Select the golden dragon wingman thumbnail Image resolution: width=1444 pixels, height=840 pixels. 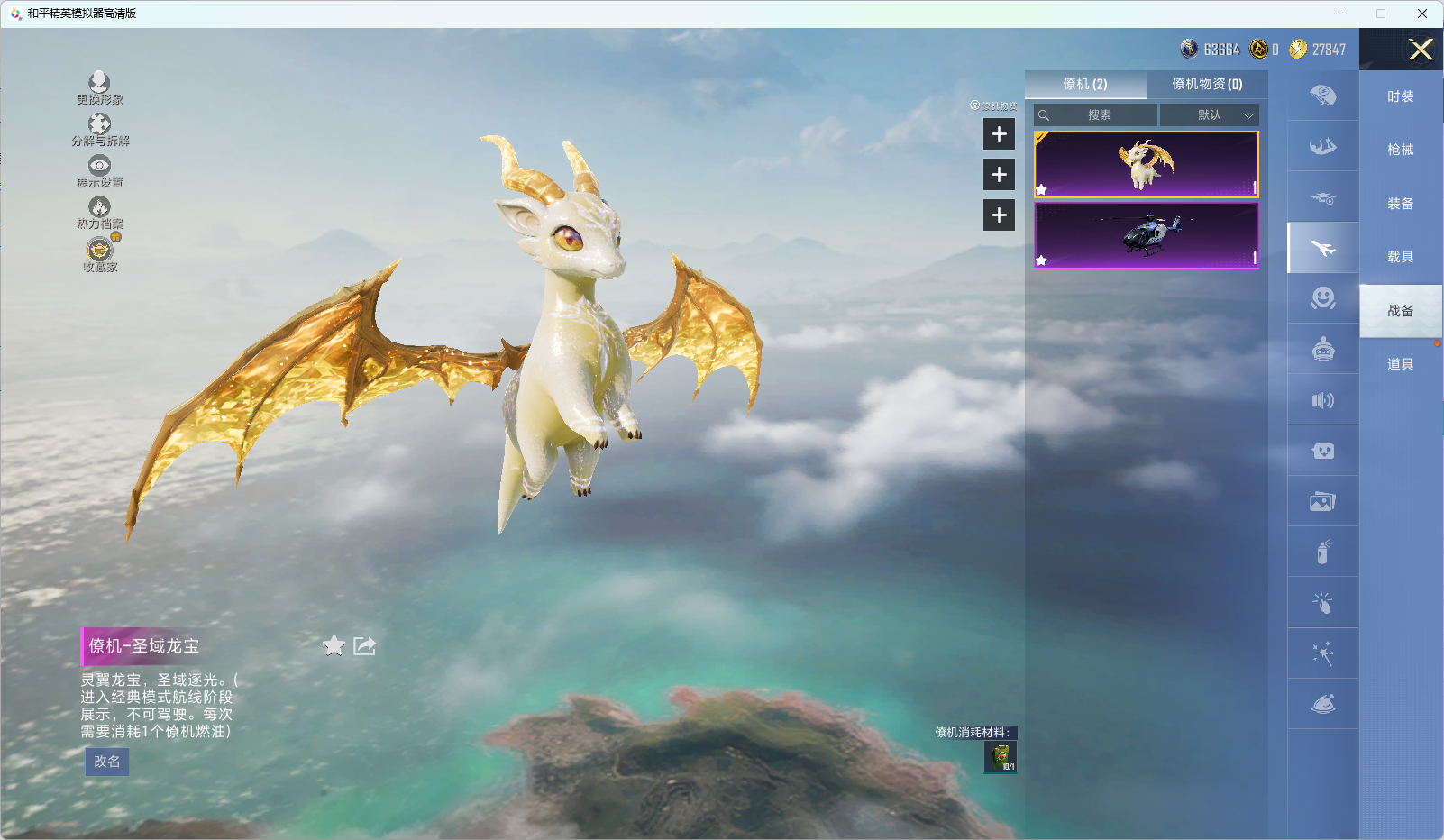[1146, 164]
